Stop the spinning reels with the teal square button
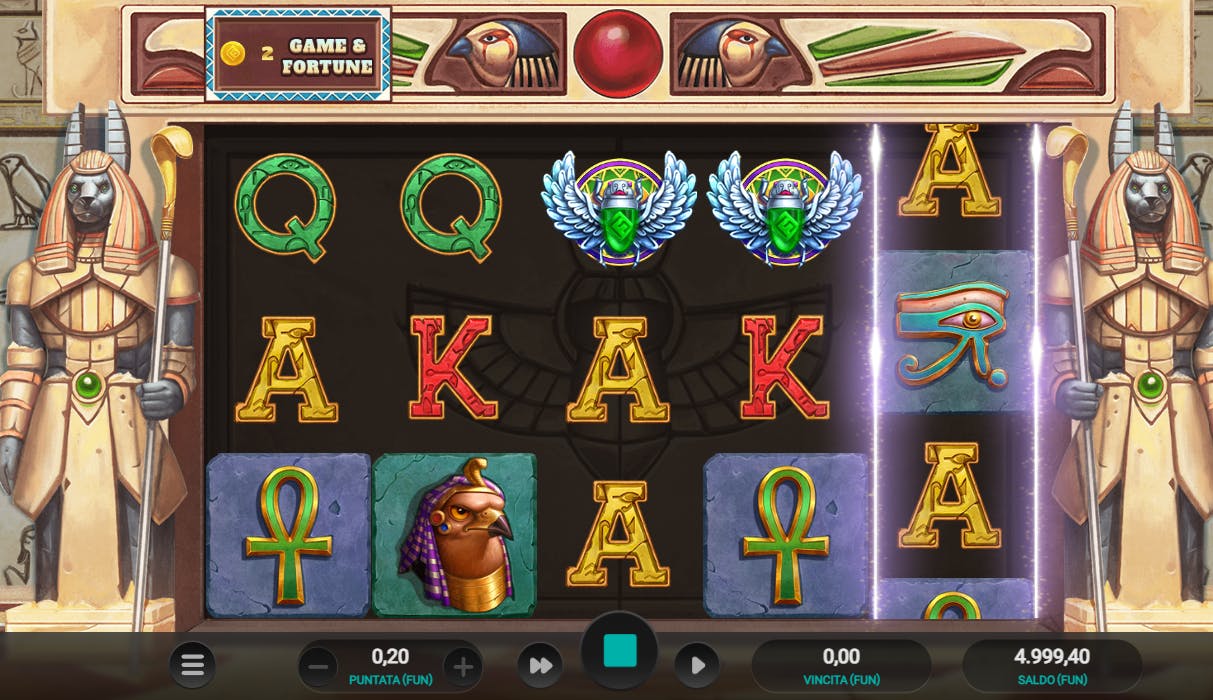The width and height of the screenshot is (1213, 700). point(620,651)
